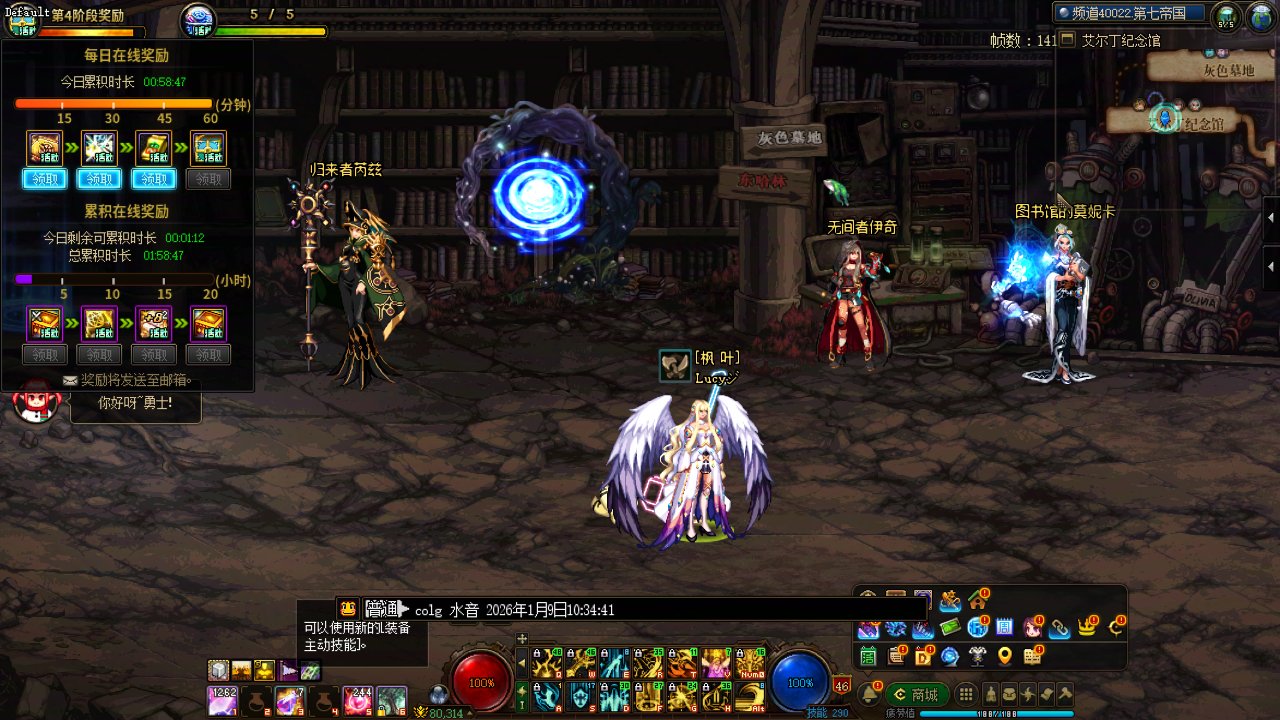This screenshot has height=720, width=1280.
Task: Open the orange map pin icon
Action: point(1005,656)
